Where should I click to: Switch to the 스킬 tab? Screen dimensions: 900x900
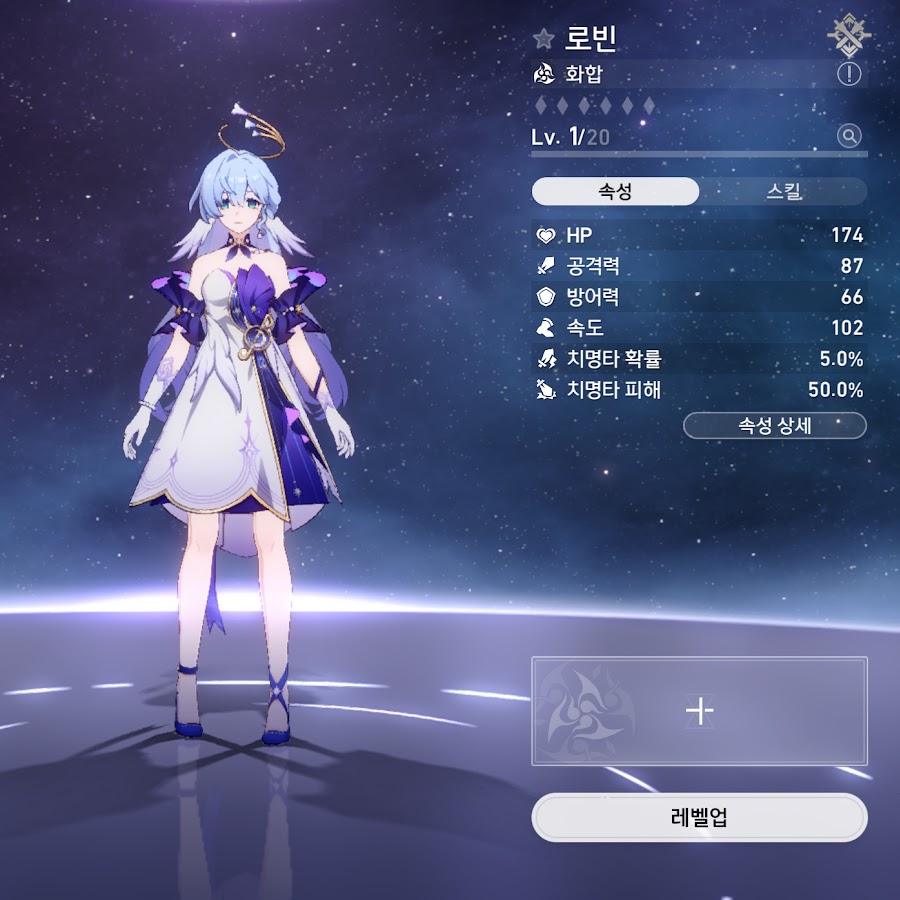click(783, 191)
